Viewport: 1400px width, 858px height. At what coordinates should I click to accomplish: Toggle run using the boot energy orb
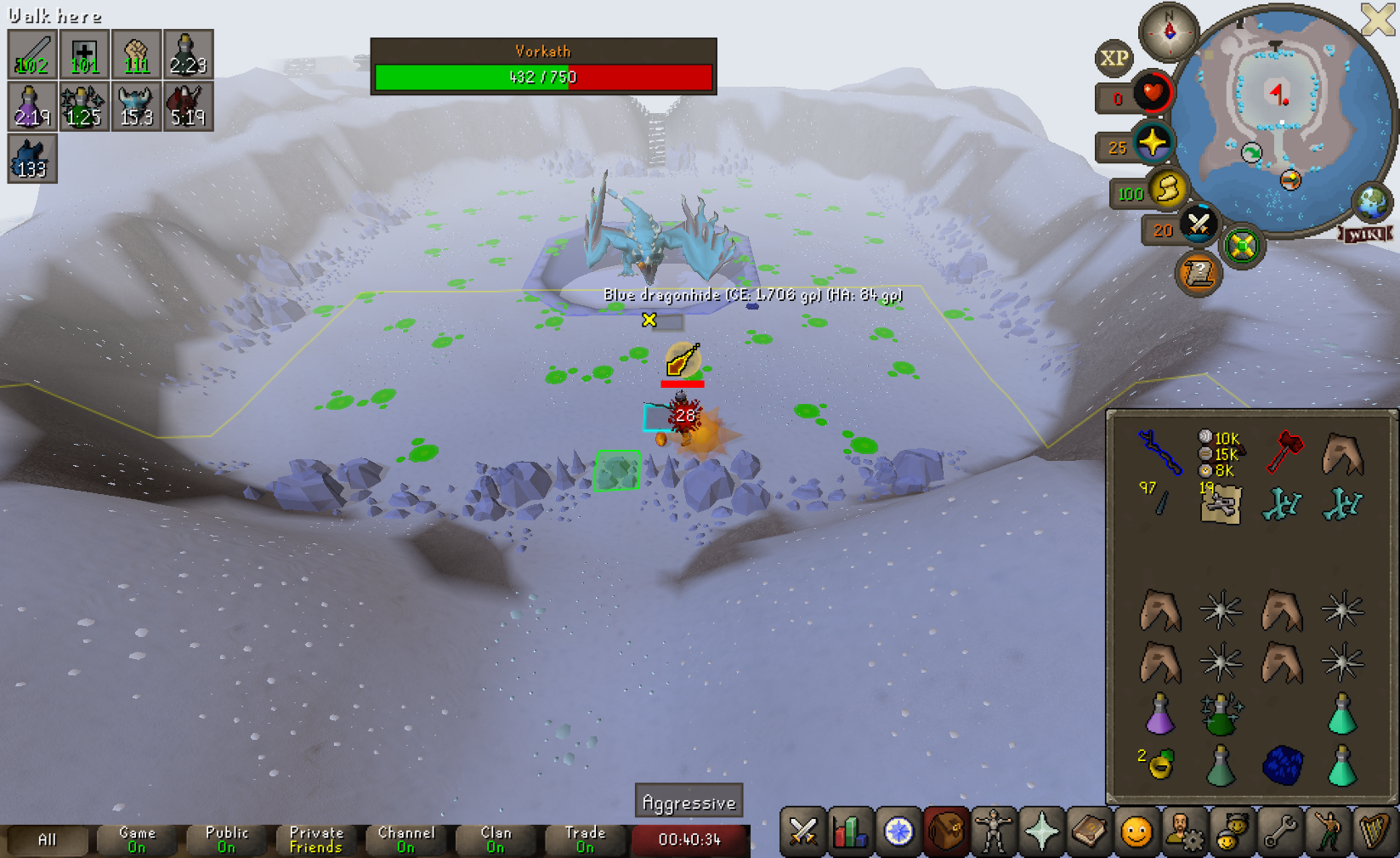[x=1168, y=189]
